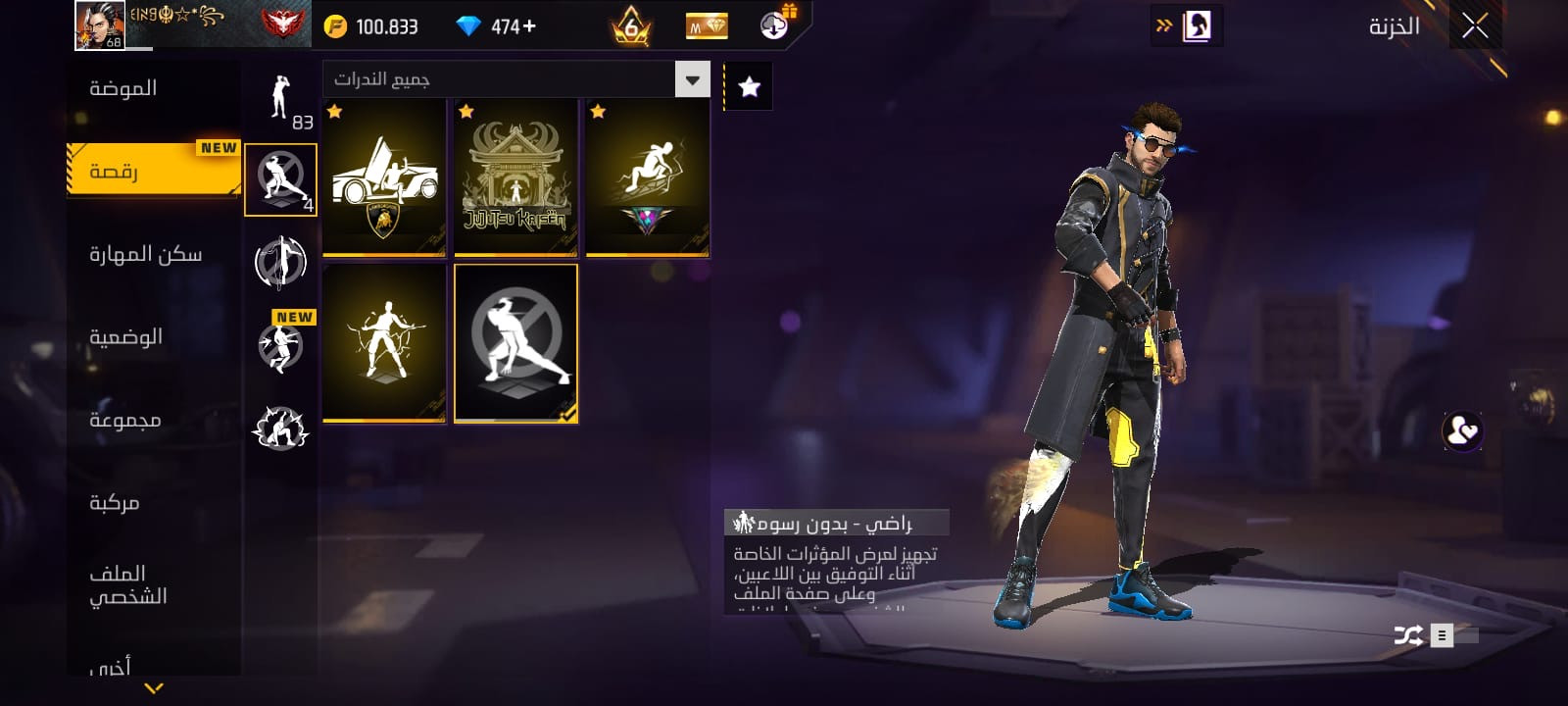Open the player profile avatar
Viewport: 1568px width, 706px height.
tap(100, 25)
